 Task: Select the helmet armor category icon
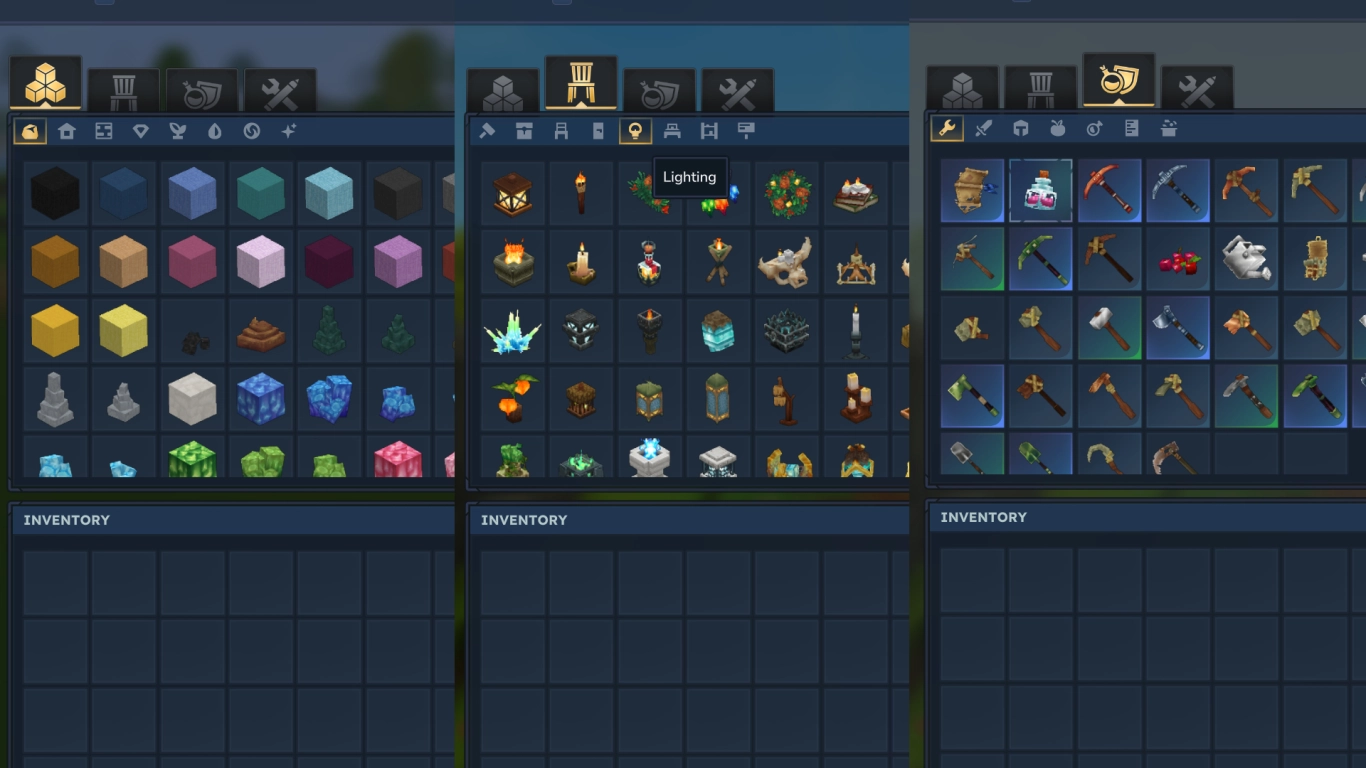1021,128
